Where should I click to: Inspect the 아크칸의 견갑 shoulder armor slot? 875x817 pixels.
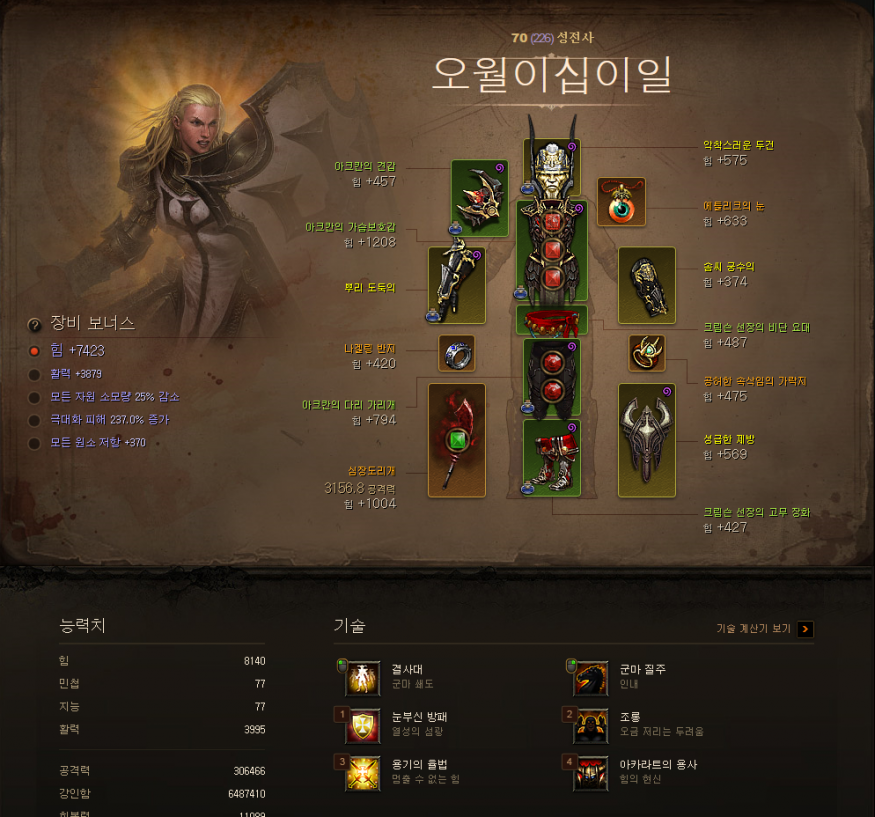[479, 197]
